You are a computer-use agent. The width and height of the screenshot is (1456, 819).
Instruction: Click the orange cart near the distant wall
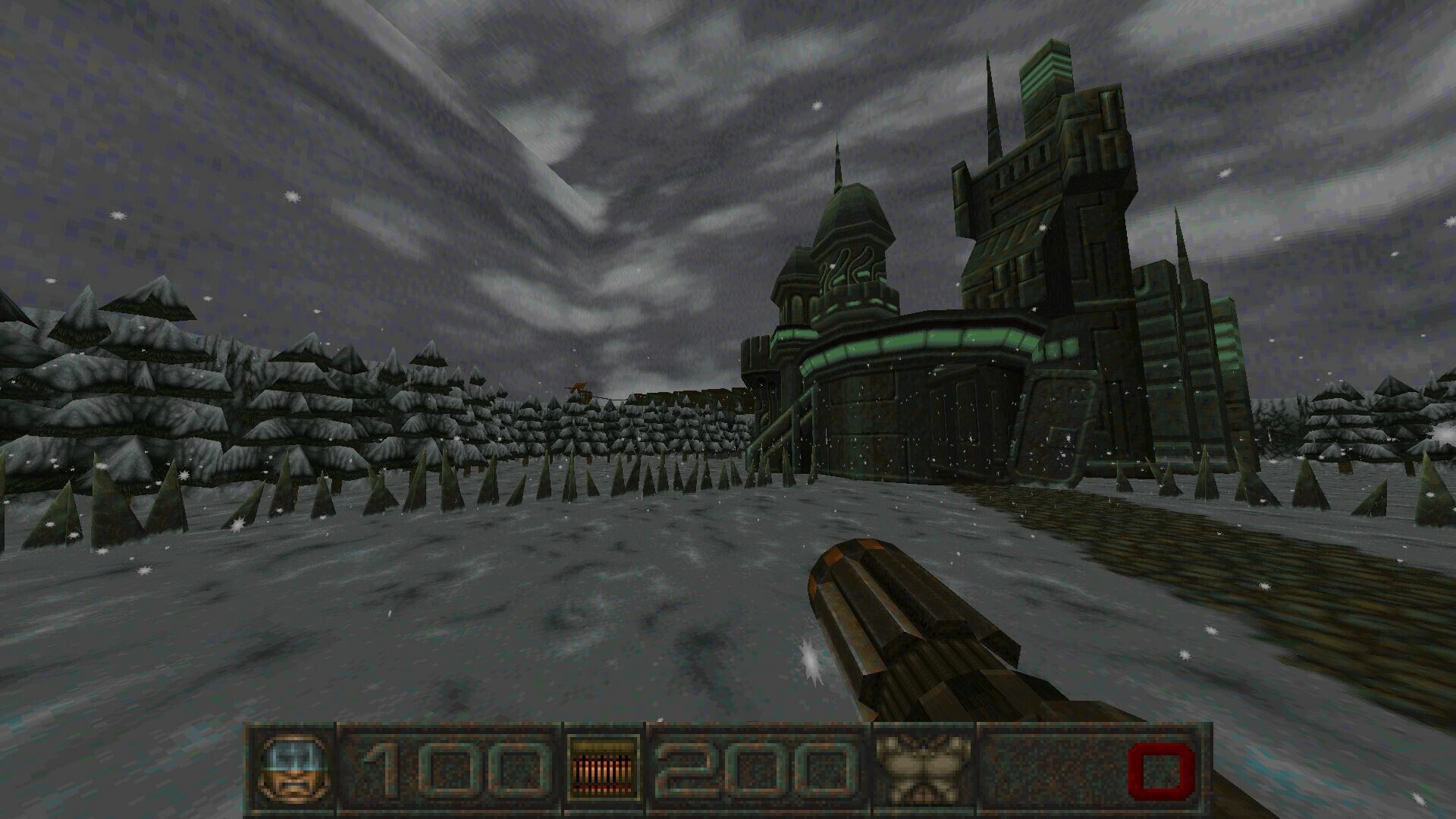pyautogui.click(x=579, y=385)
